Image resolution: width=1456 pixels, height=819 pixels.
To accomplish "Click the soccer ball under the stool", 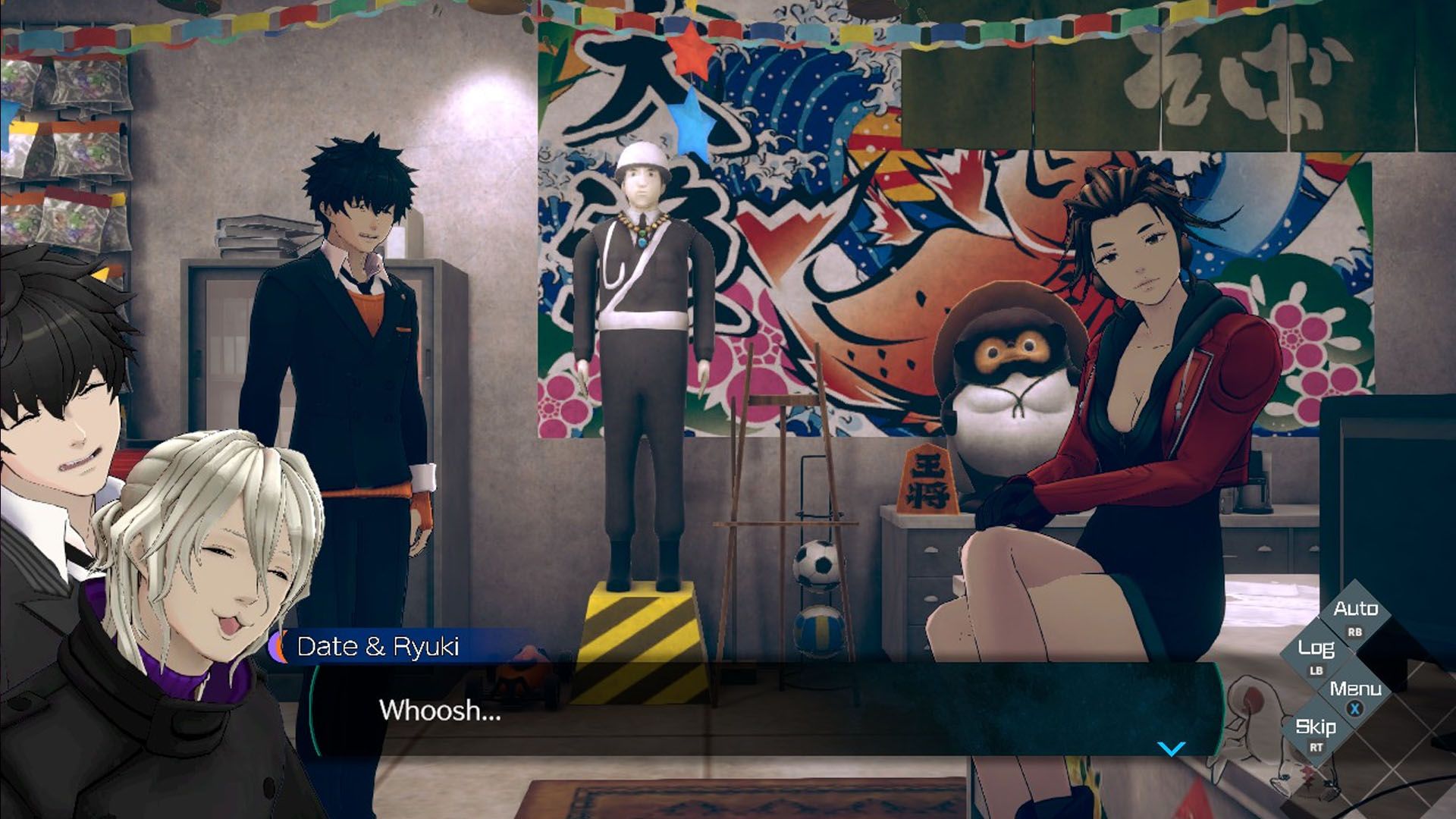I will pyautogui.click(x=814, y=566).
